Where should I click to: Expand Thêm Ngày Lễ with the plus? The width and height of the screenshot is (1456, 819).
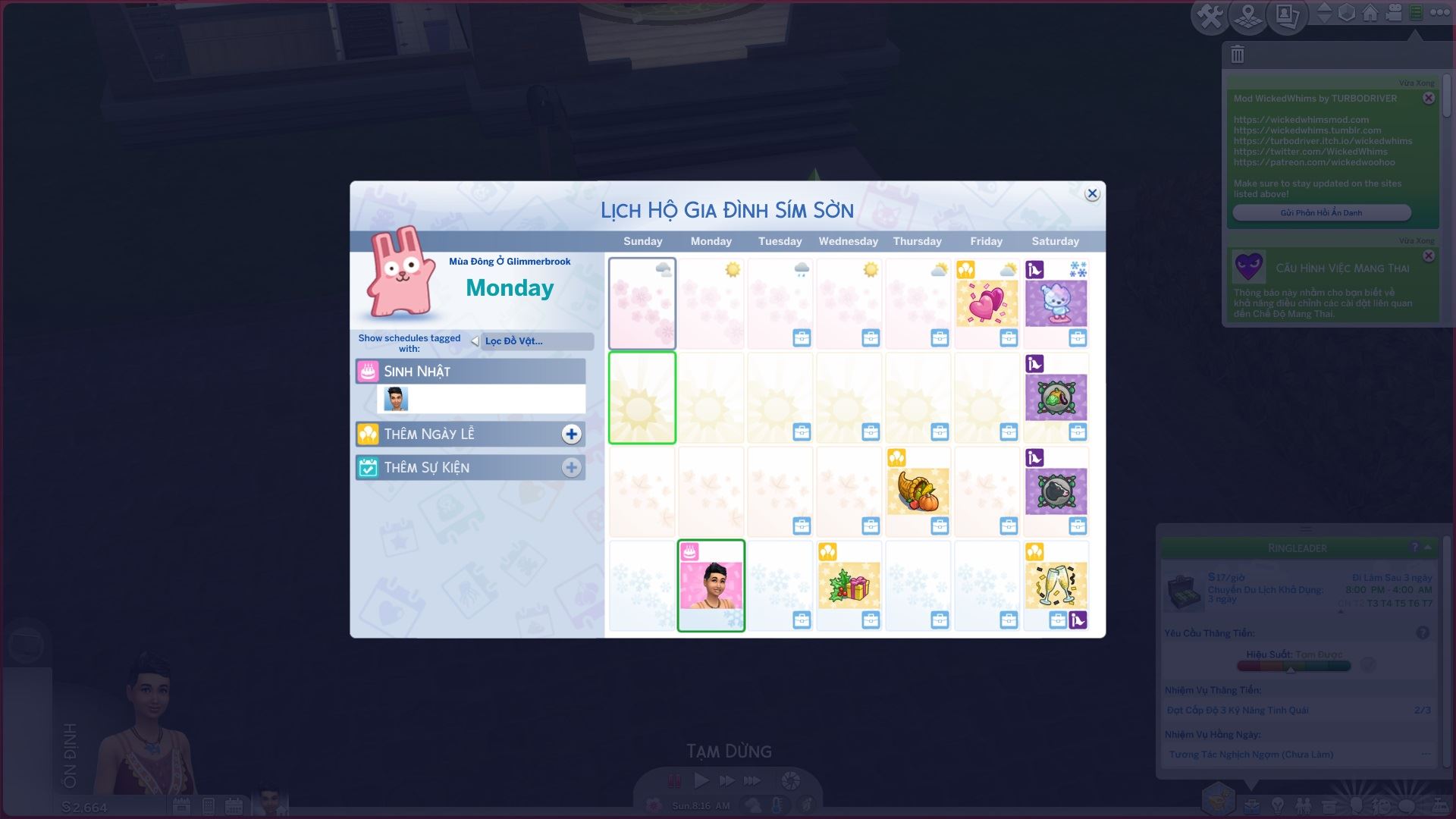tap(571, 433)
